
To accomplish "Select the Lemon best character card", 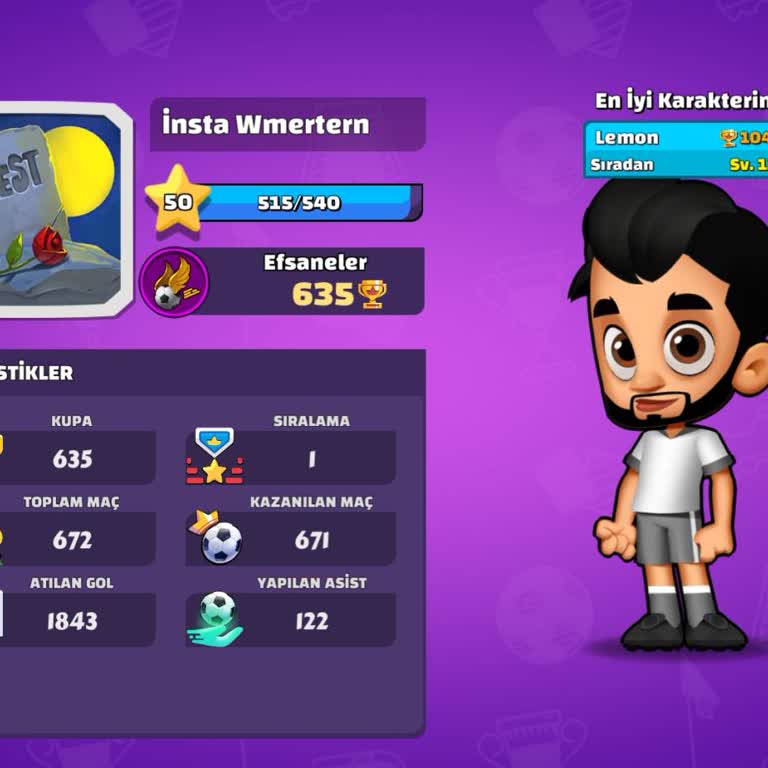I will (676, 150).
